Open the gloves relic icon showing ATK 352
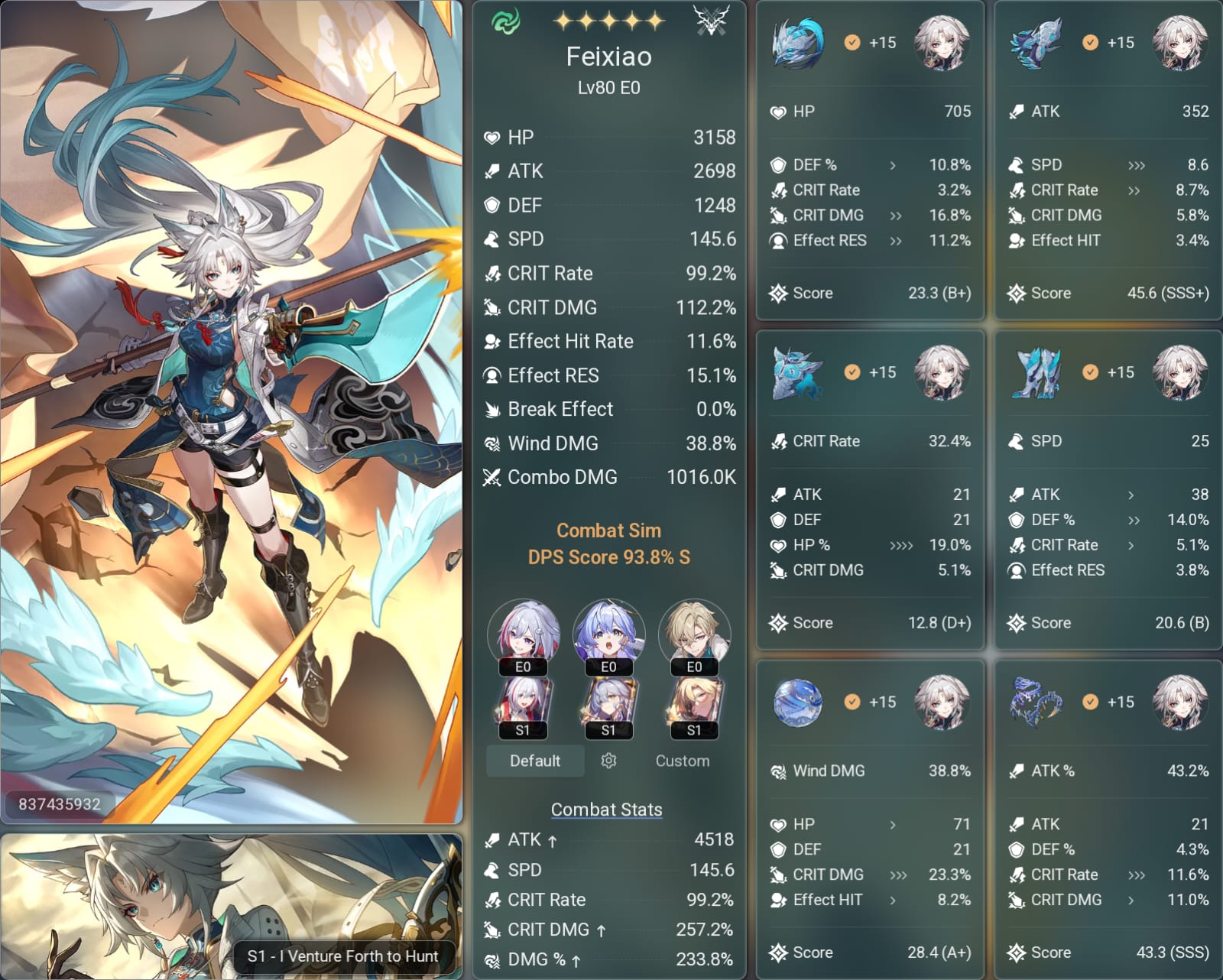The height and width of the screenshot is (980, 1223). [1037, 44]
